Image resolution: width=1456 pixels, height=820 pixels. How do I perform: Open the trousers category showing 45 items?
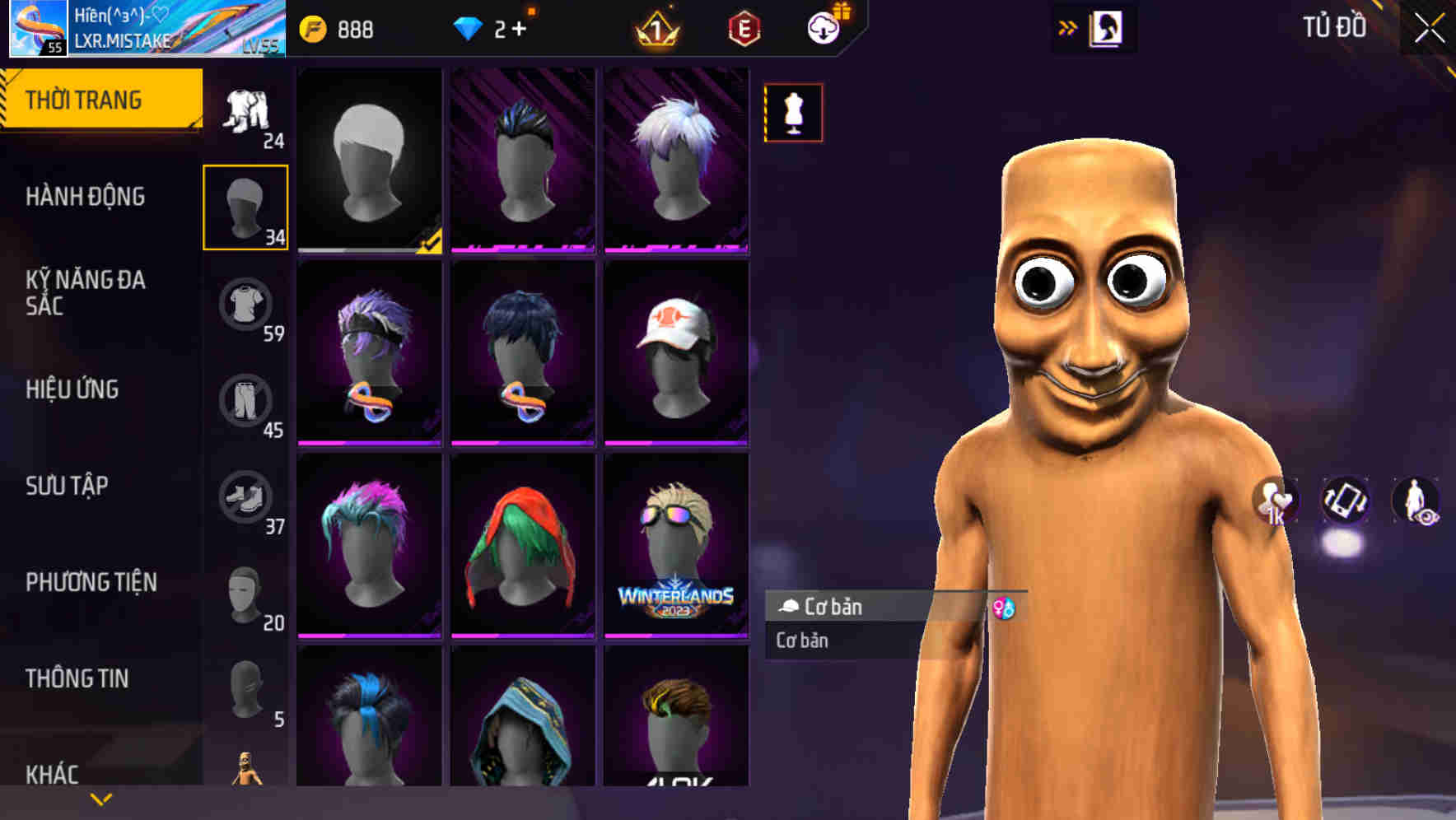pyautogui.click(x=245, y=401)
